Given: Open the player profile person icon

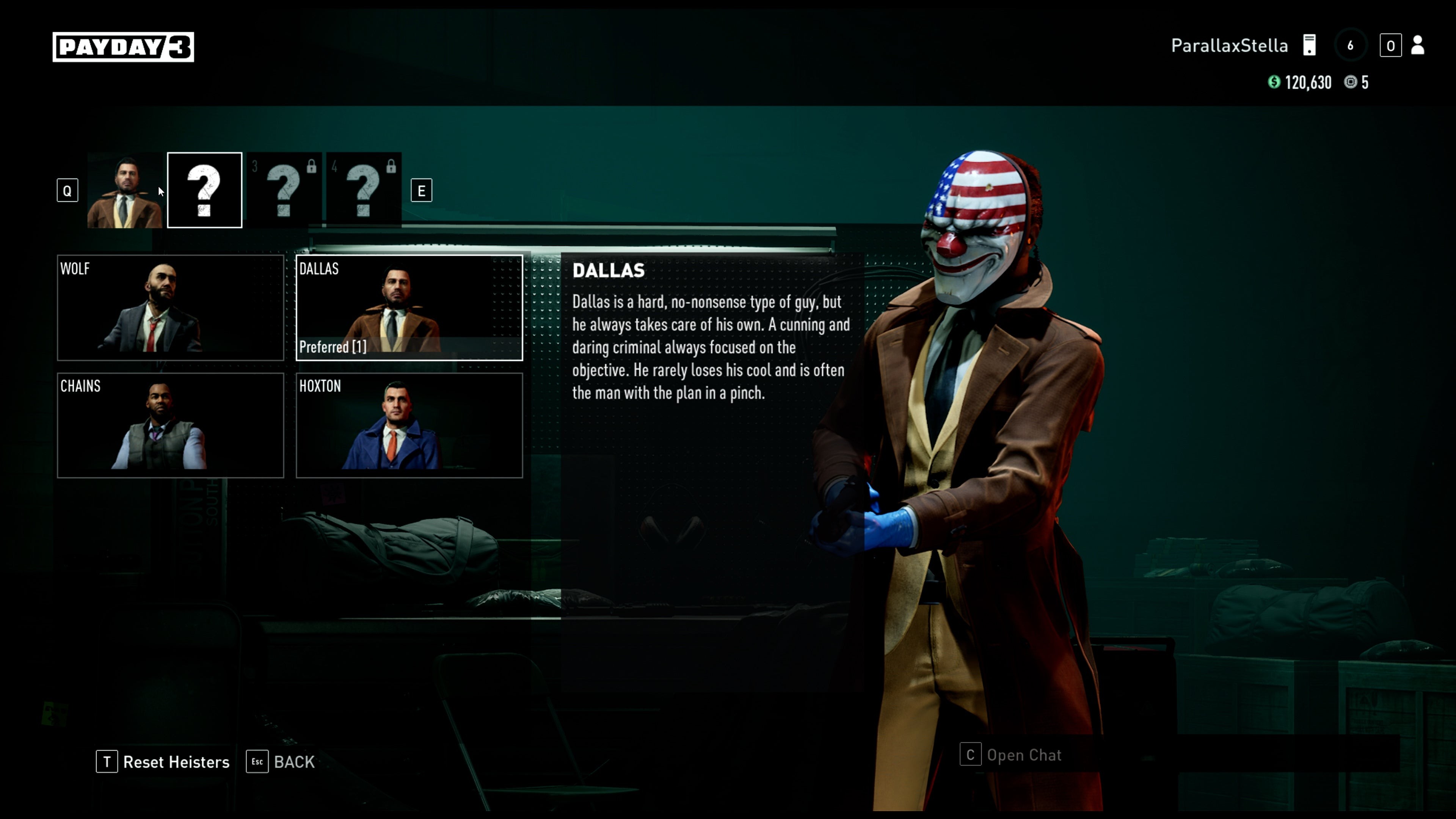Looking at the screenshot, I should 1418,46.
